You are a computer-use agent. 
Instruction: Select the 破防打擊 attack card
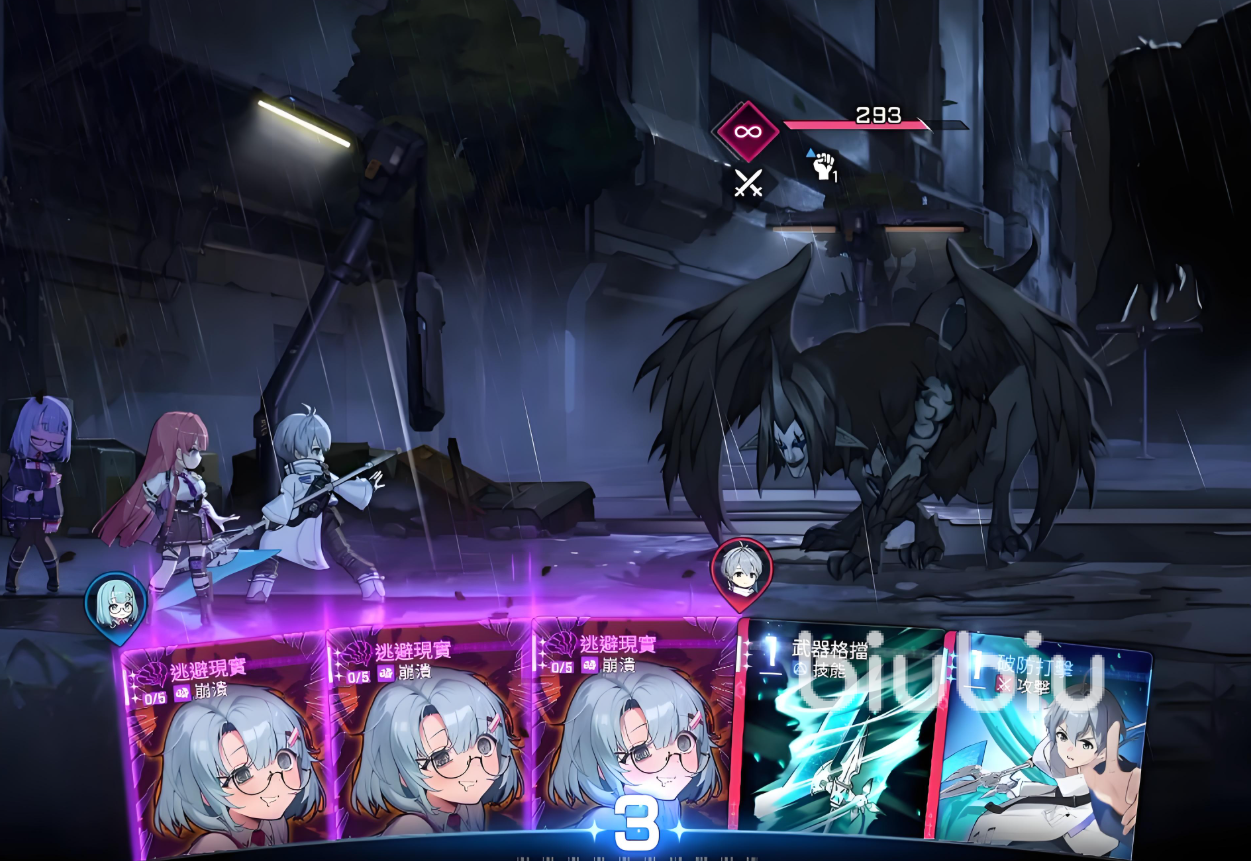(x=1045, y=745)
